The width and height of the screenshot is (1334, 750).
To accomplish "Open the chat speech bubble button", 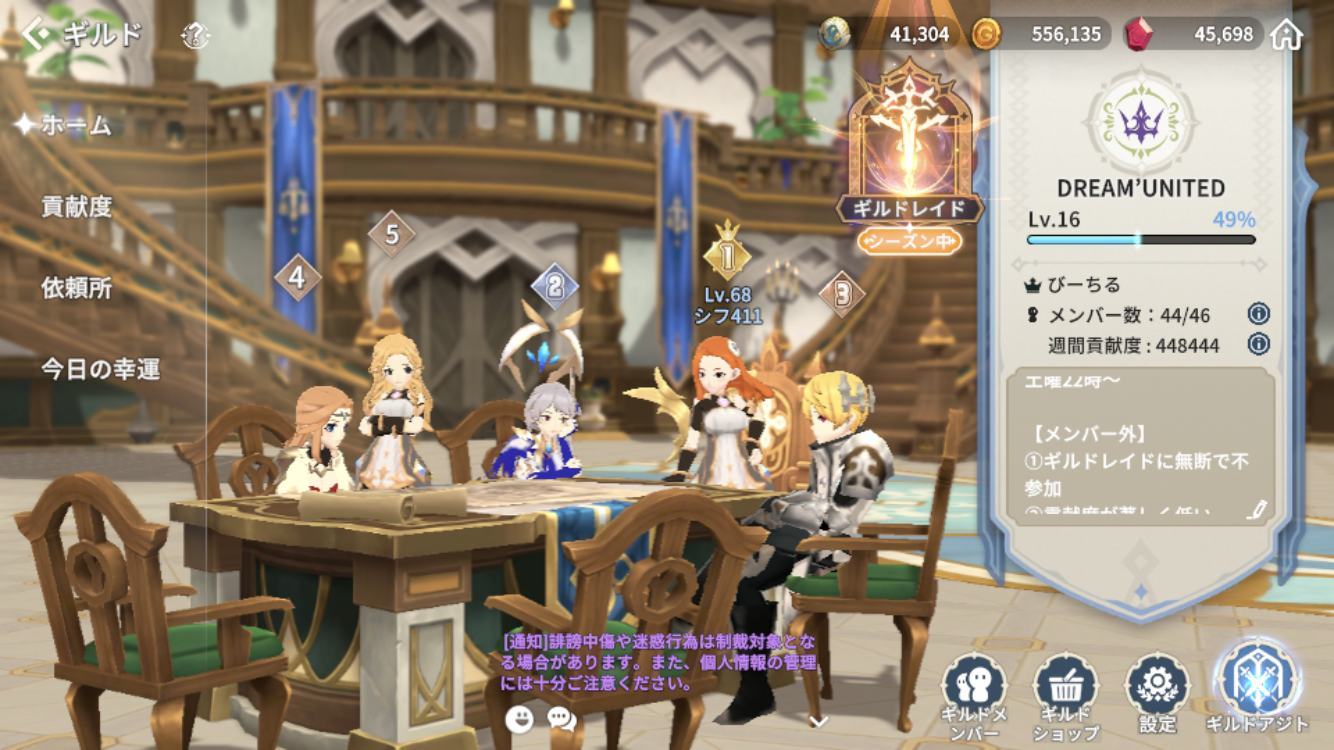I will tap(562, 718).
